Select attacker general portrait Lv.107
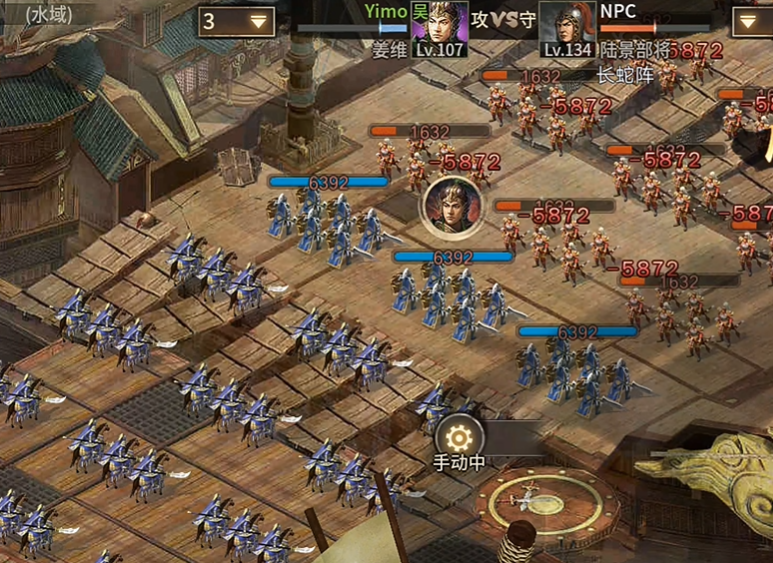 [x=440, y=22]
